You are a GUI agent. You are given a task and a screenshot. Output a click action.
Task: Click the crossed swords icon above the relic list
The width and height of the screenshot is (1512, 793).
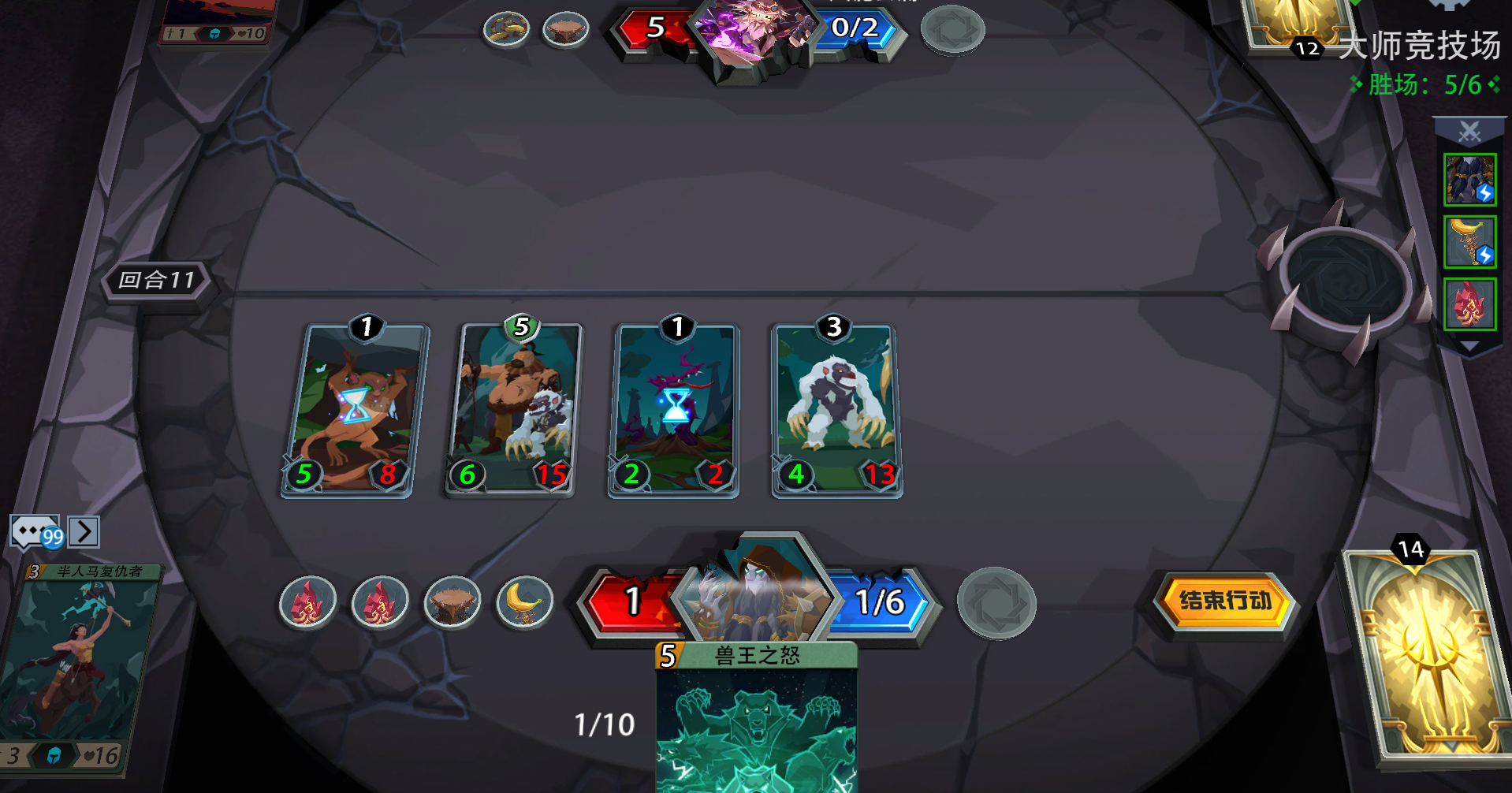1468,132
